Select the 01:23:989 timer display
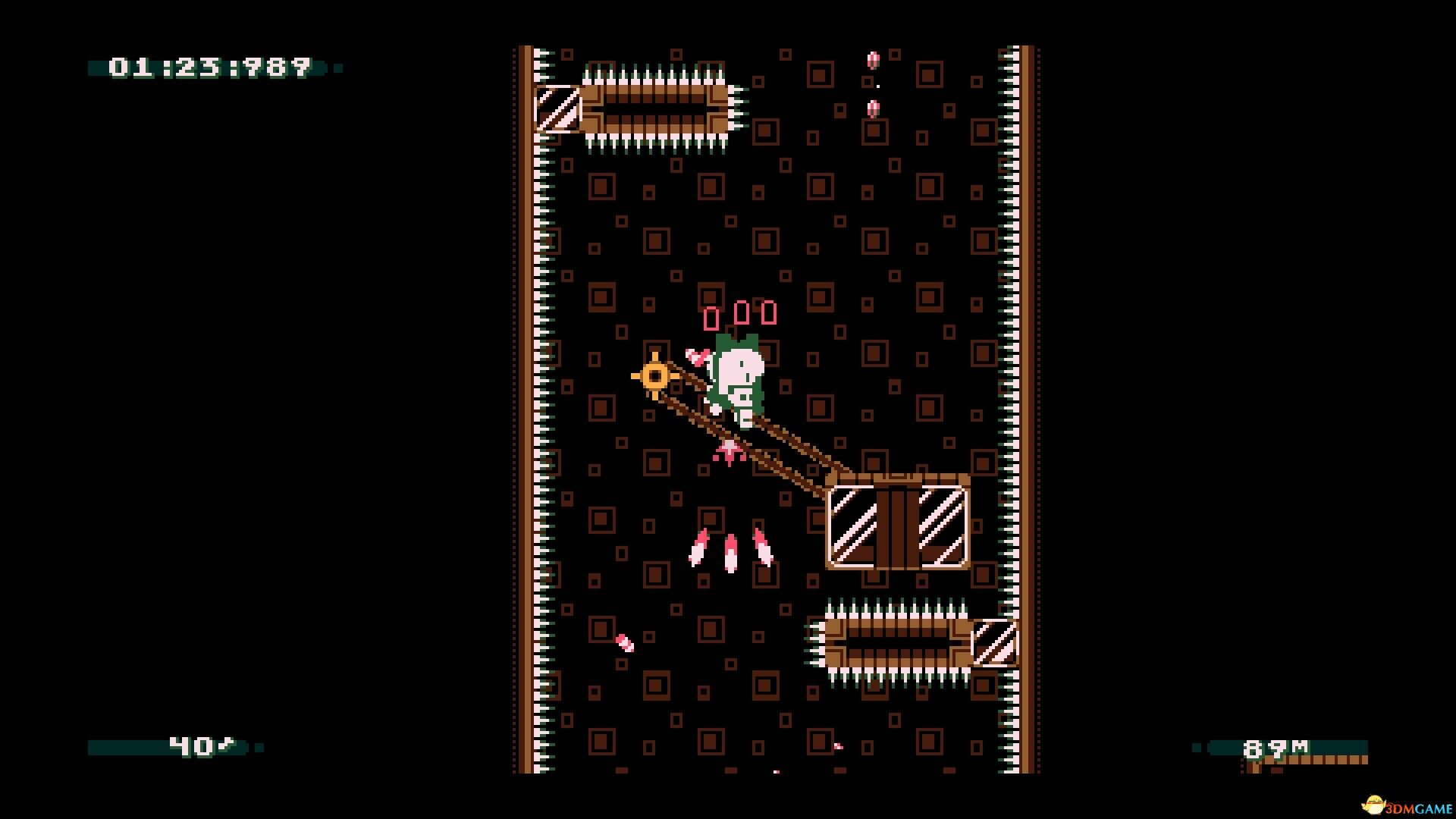The height and width of the screenshot is (819, 1456). tap(209, 68)
